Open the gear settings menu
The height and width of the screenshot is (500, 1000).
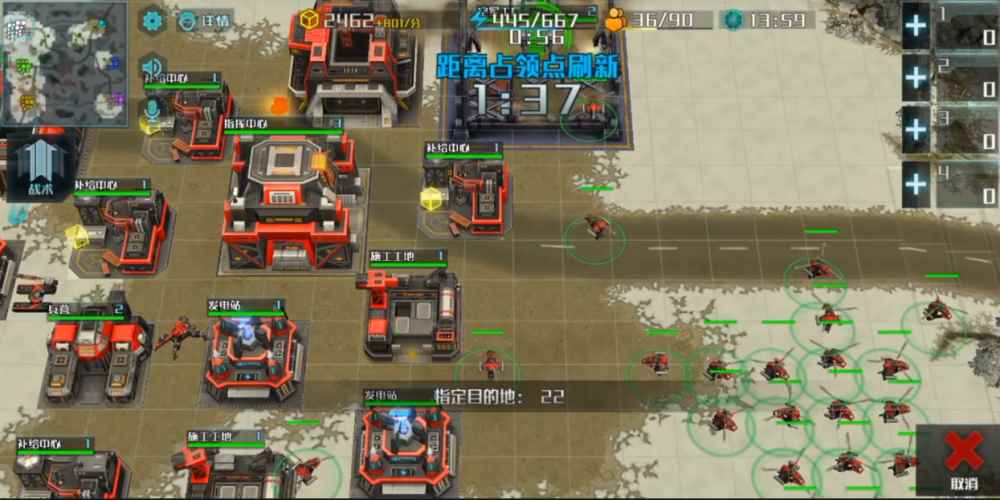pyautogui.click(x=152, y=20)
